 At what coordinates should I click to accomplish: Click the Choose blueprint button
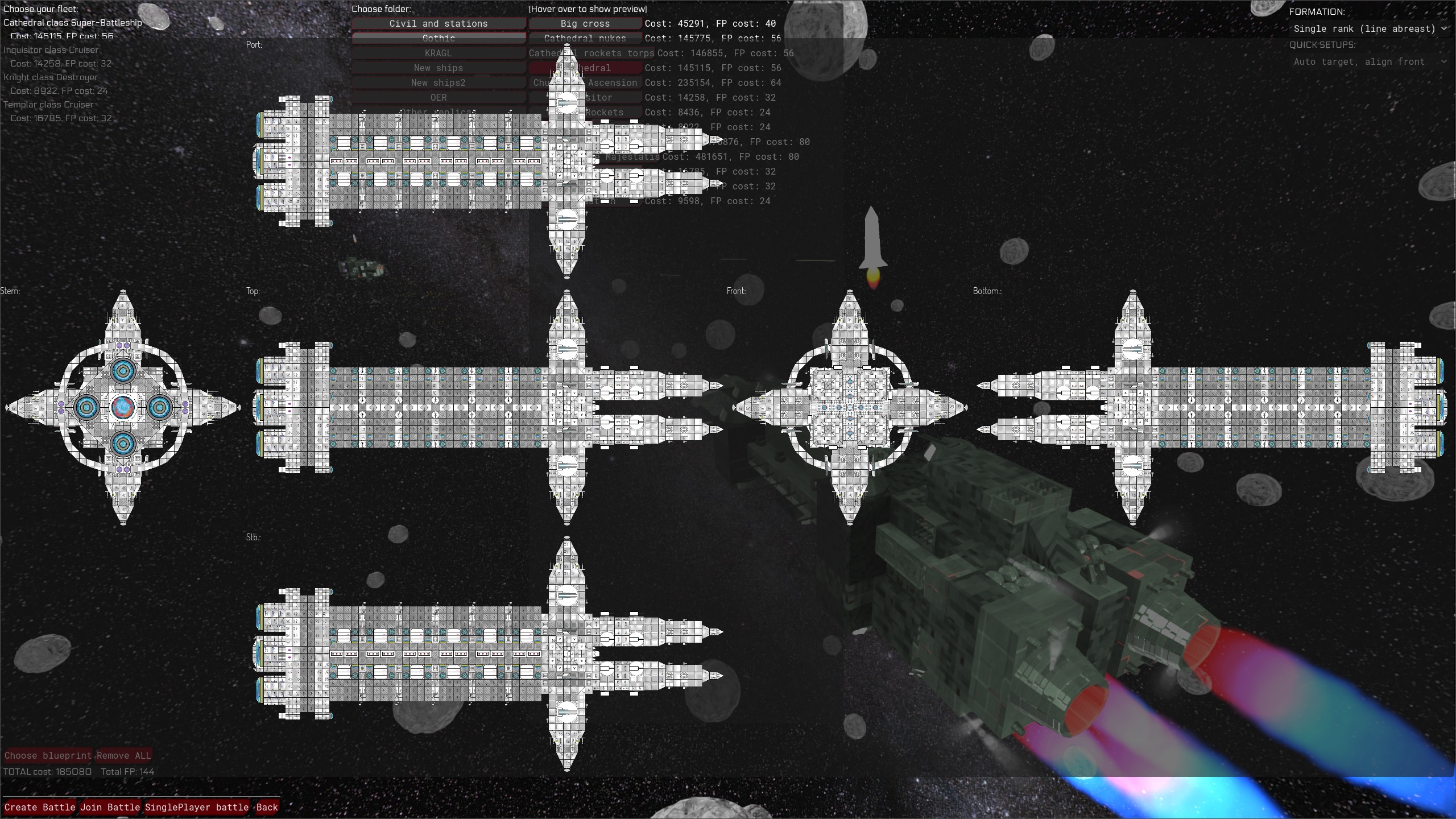click(48, 755)
